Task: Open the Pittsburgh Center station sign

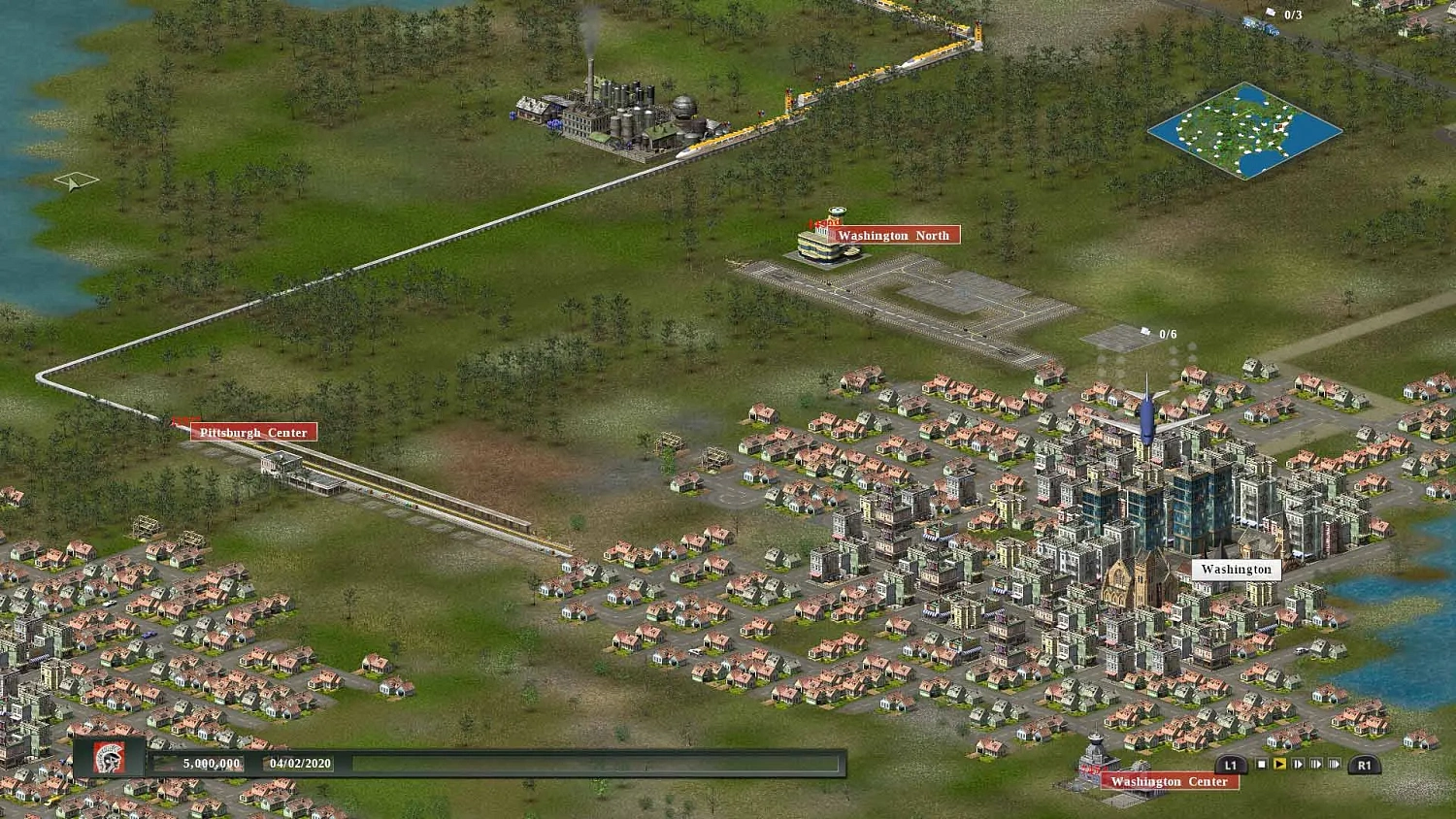Action: pyautogui.click(x=253, y=432)
